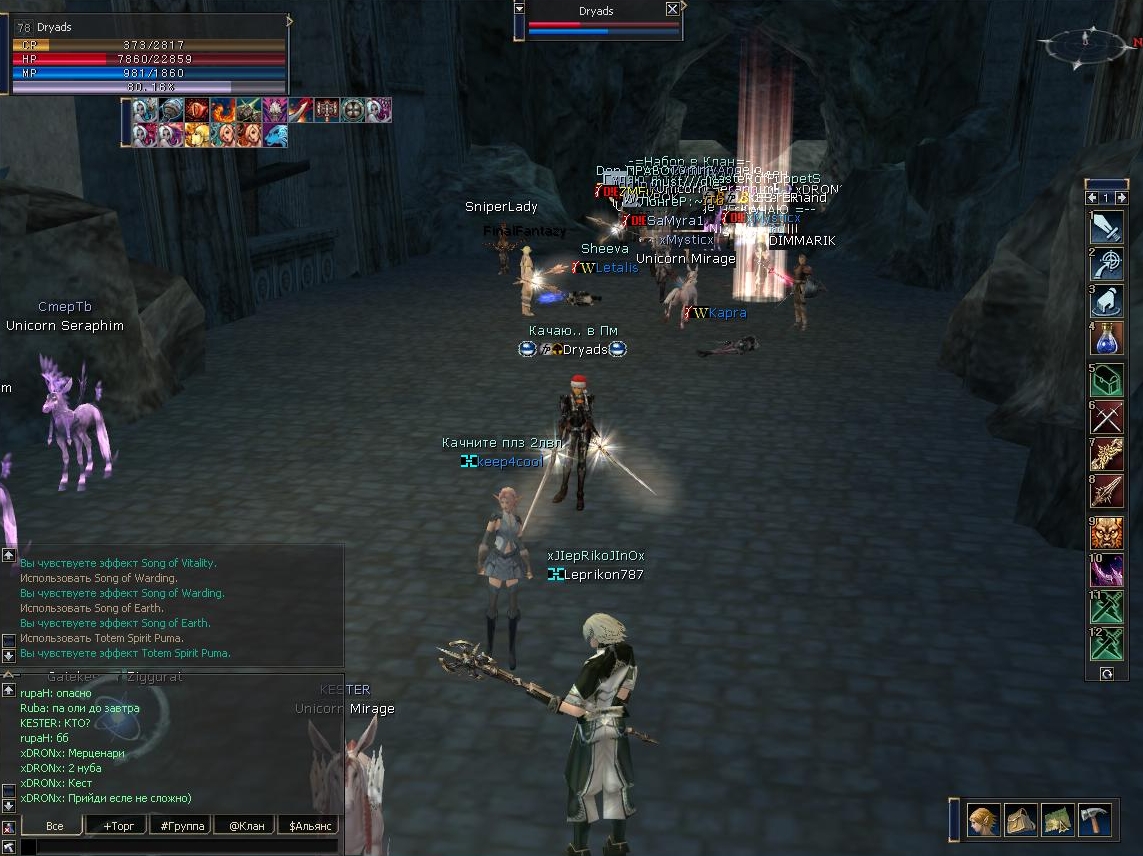The width and height of the screenshot is (1143, 856).
Task: Open the inventory bag icon
Action: [1021, 820]
